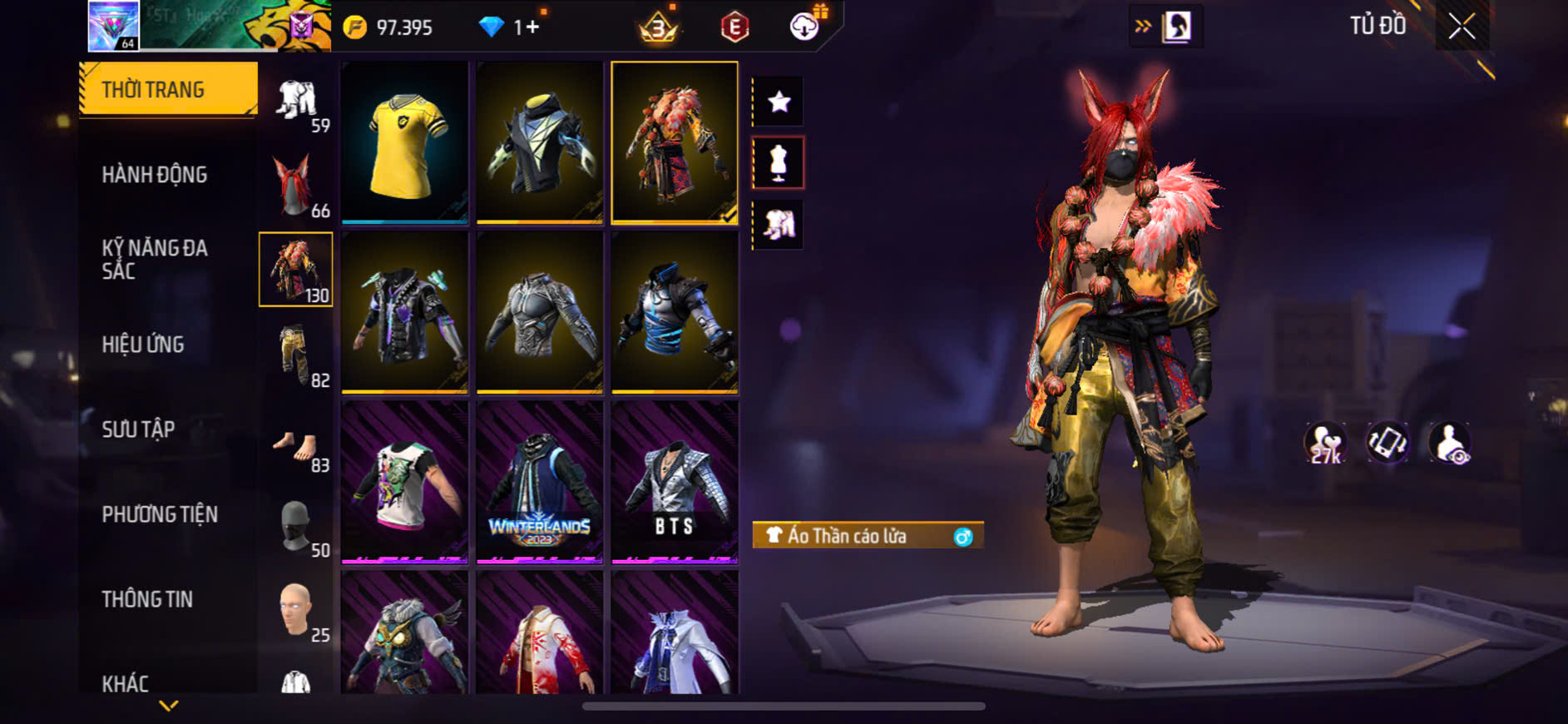1568x724 pixels.
Task: Switch to Kỹ Năng Đa Sắc tab
Action: coord(154,259)
